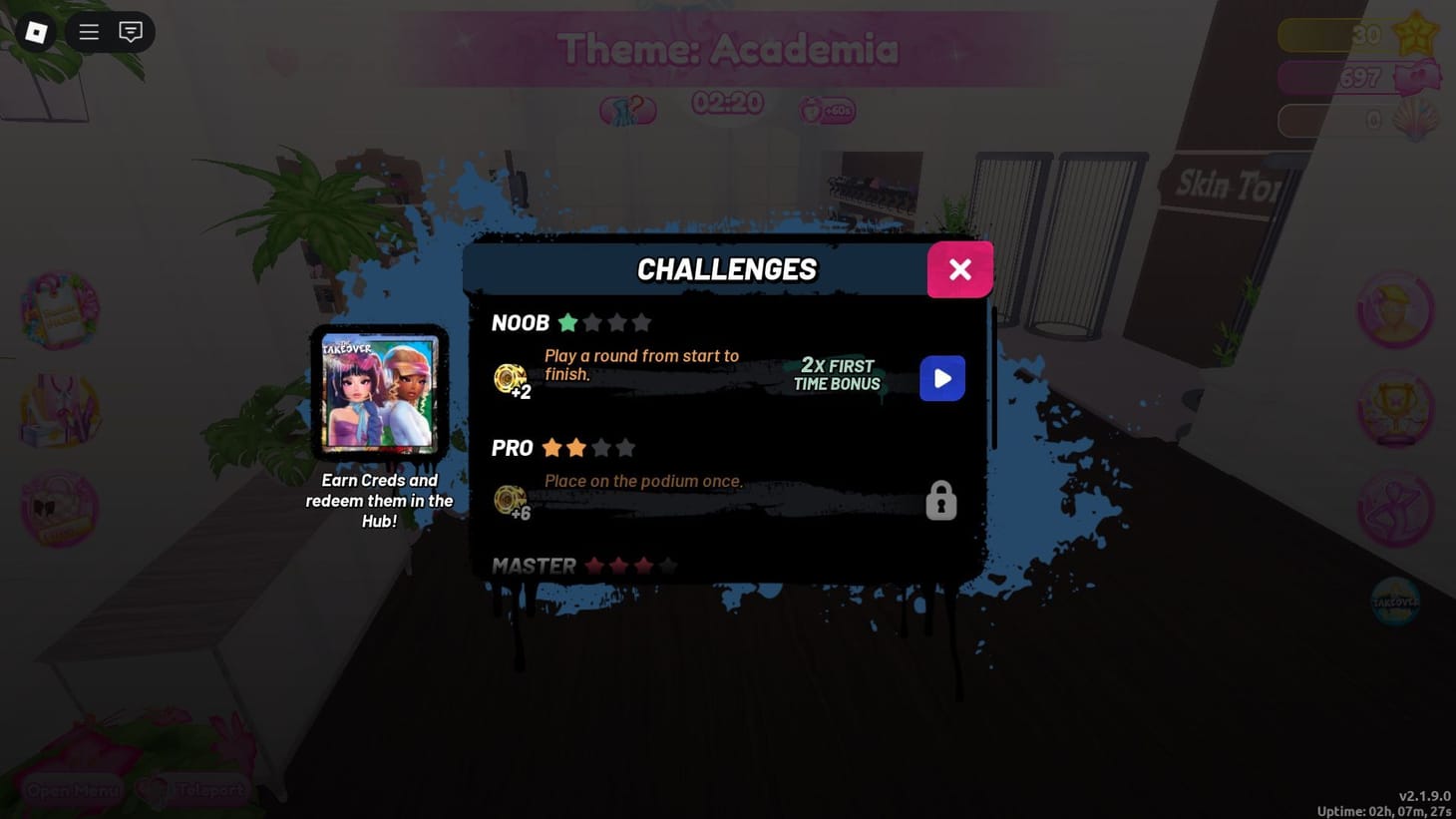Click the +60s time bonus icon
The height and width of the screenshot is (819, 1456).
[827, 110]
